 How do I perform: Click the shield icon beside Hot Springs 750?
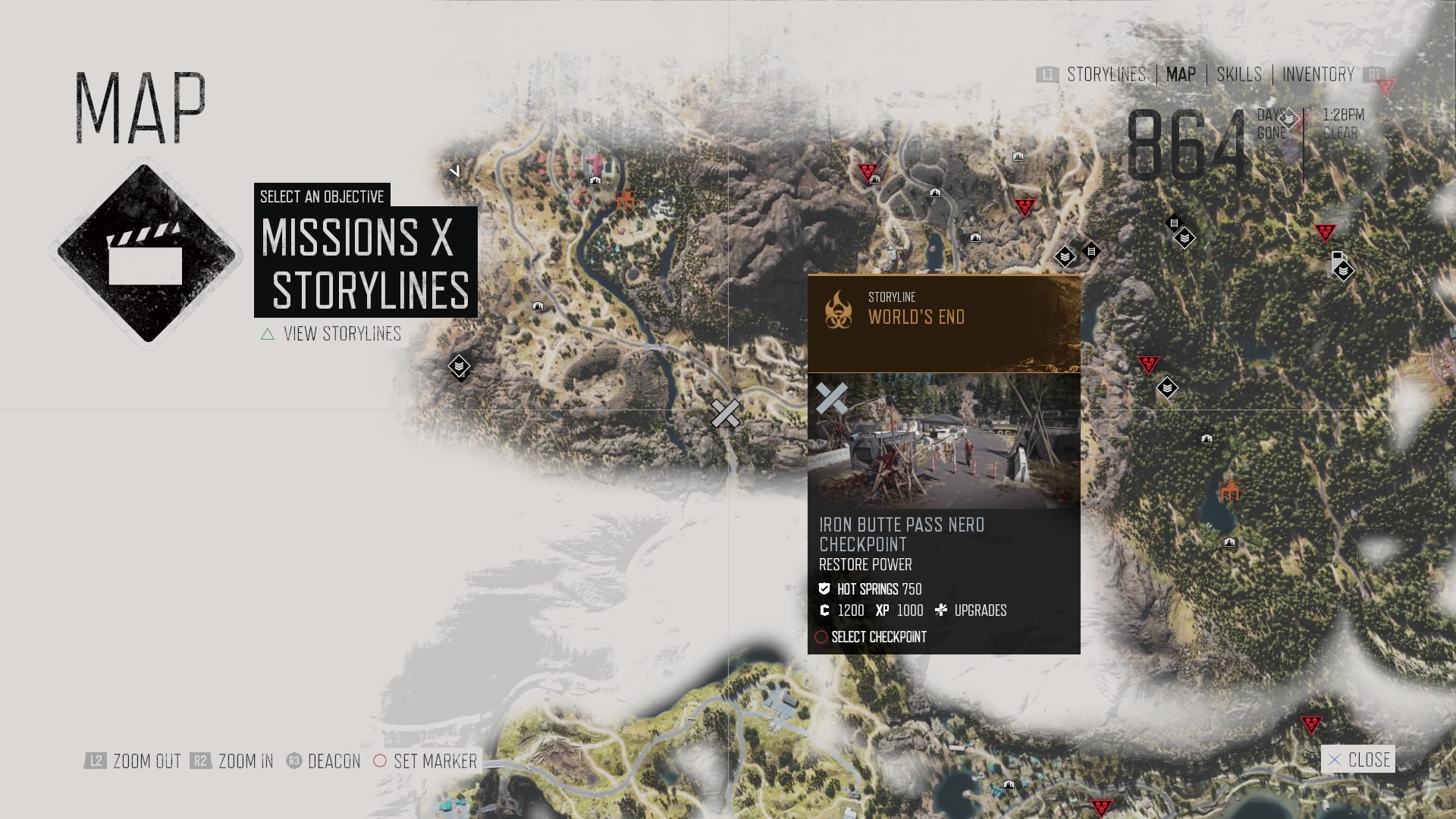pos(824,588)
